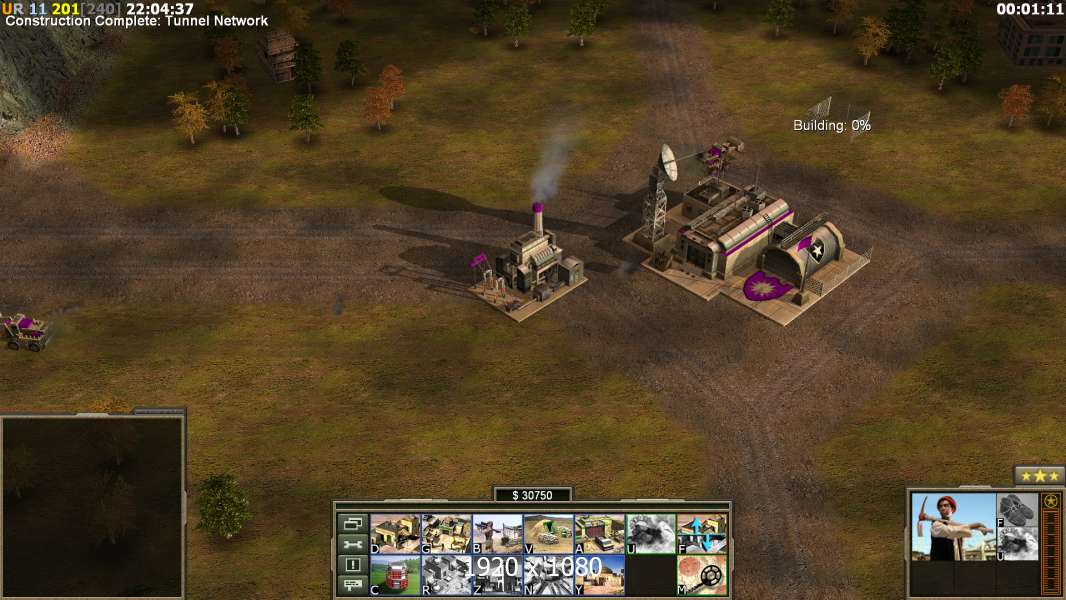Select the red truck icon labeled C
This screenshot has width=1066, height=600.
coord(395,575)
